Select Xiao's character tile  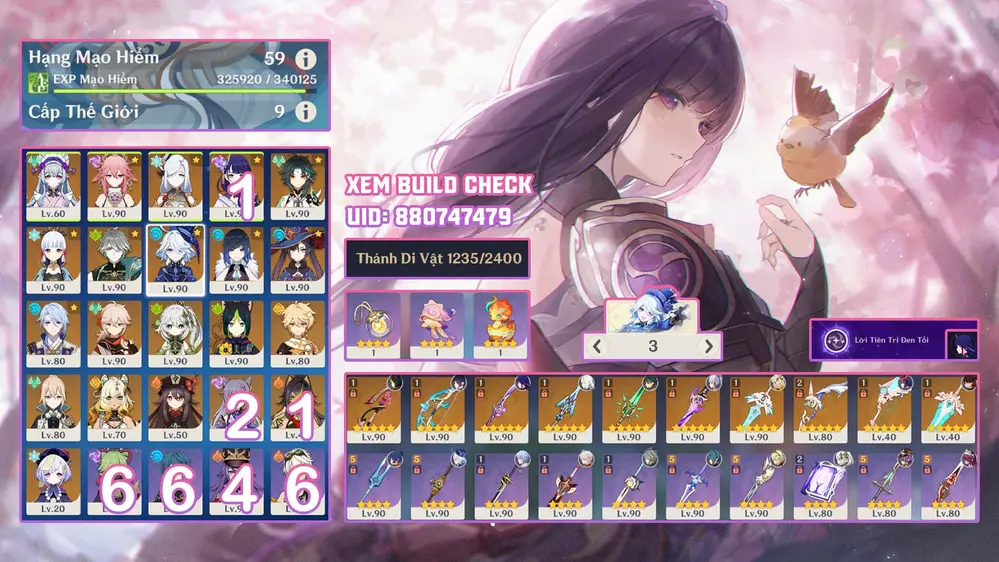tap(298, 185)
